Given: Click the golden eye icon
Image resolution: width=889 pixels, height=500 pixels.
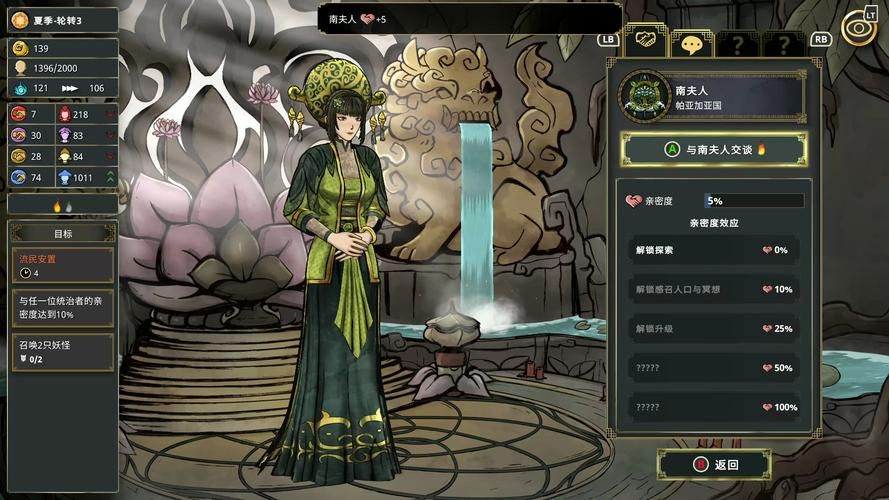Looking at the screenshot, I should pyautogui.click(x=857, y=28).
